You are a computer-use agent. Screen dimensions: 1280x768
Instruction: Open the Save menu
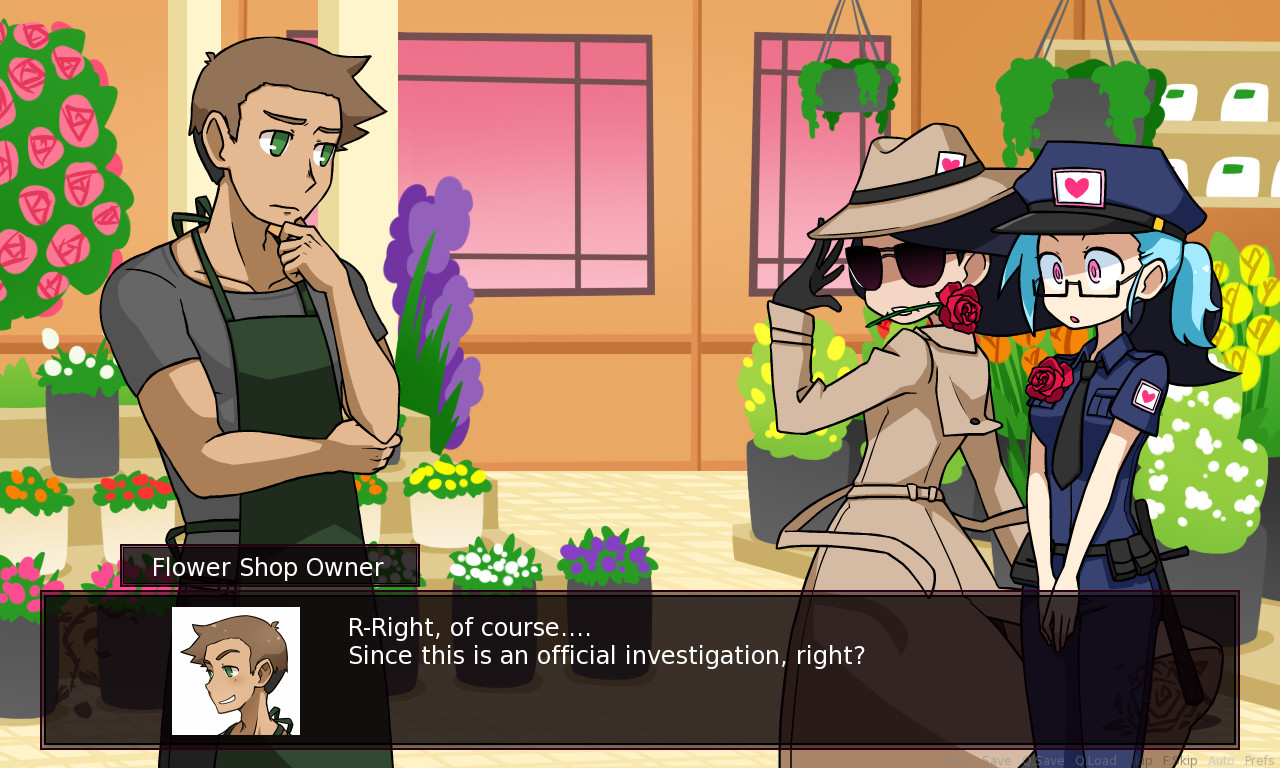pos(997,759)
